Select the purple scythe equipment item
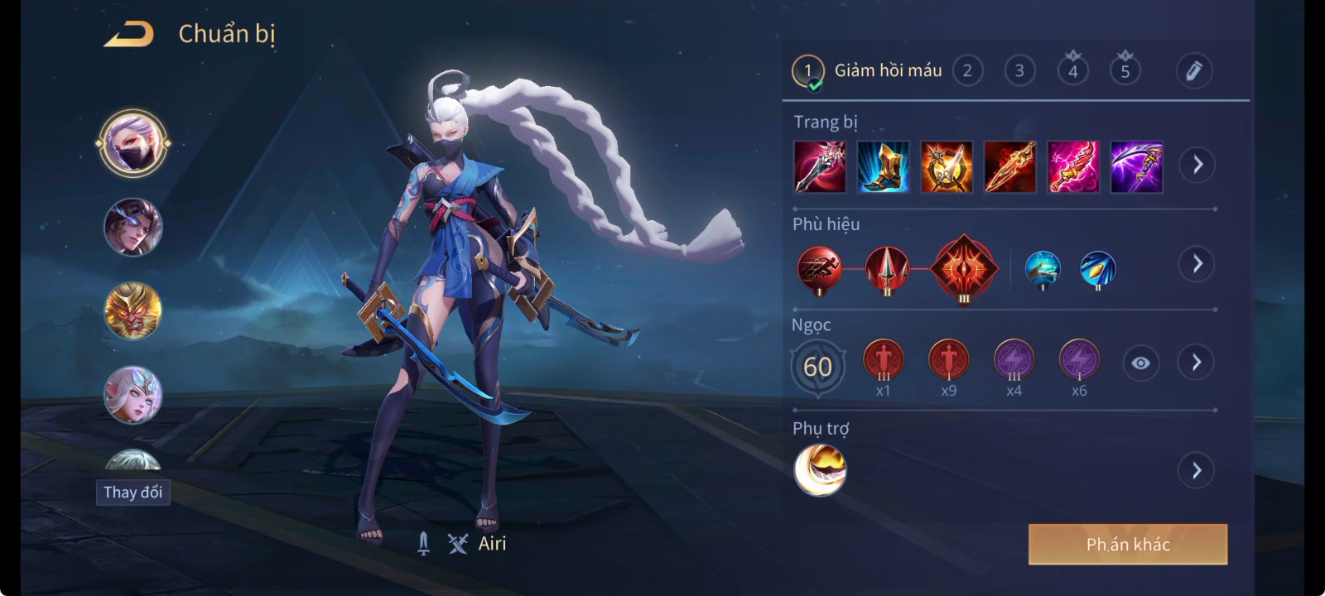 1137,166
